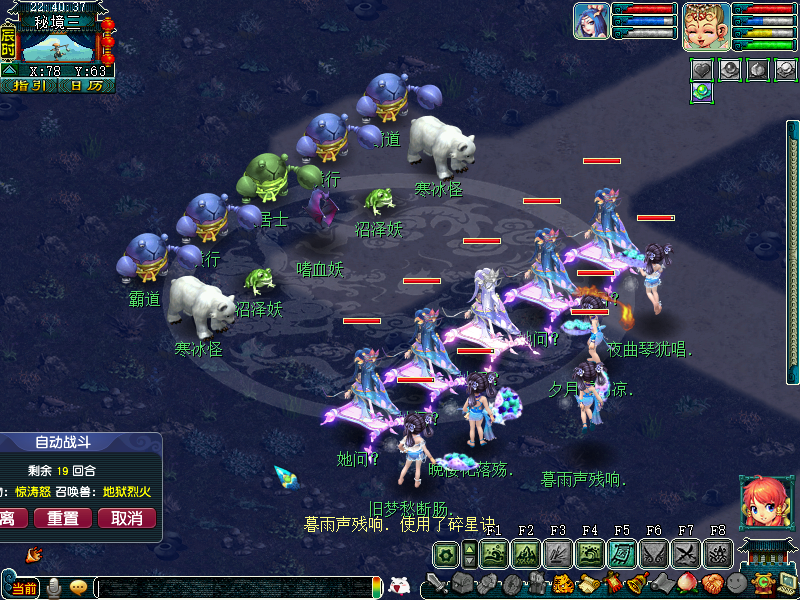
Task: Click the sword icon in bottom toolbar
Action: tap(437, 584)
